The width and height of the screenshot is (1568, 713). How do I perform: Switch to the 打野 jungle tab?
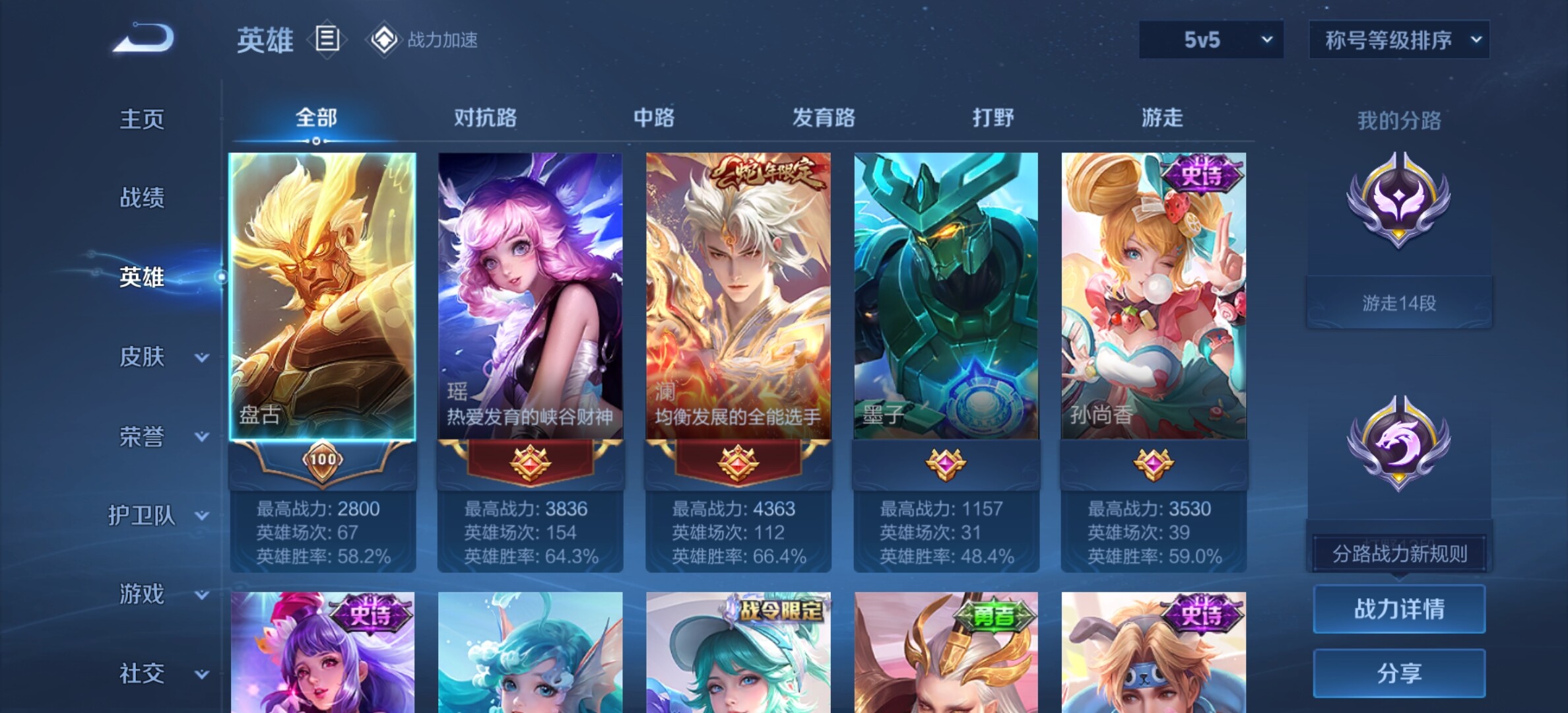click(x=993, y=118)
